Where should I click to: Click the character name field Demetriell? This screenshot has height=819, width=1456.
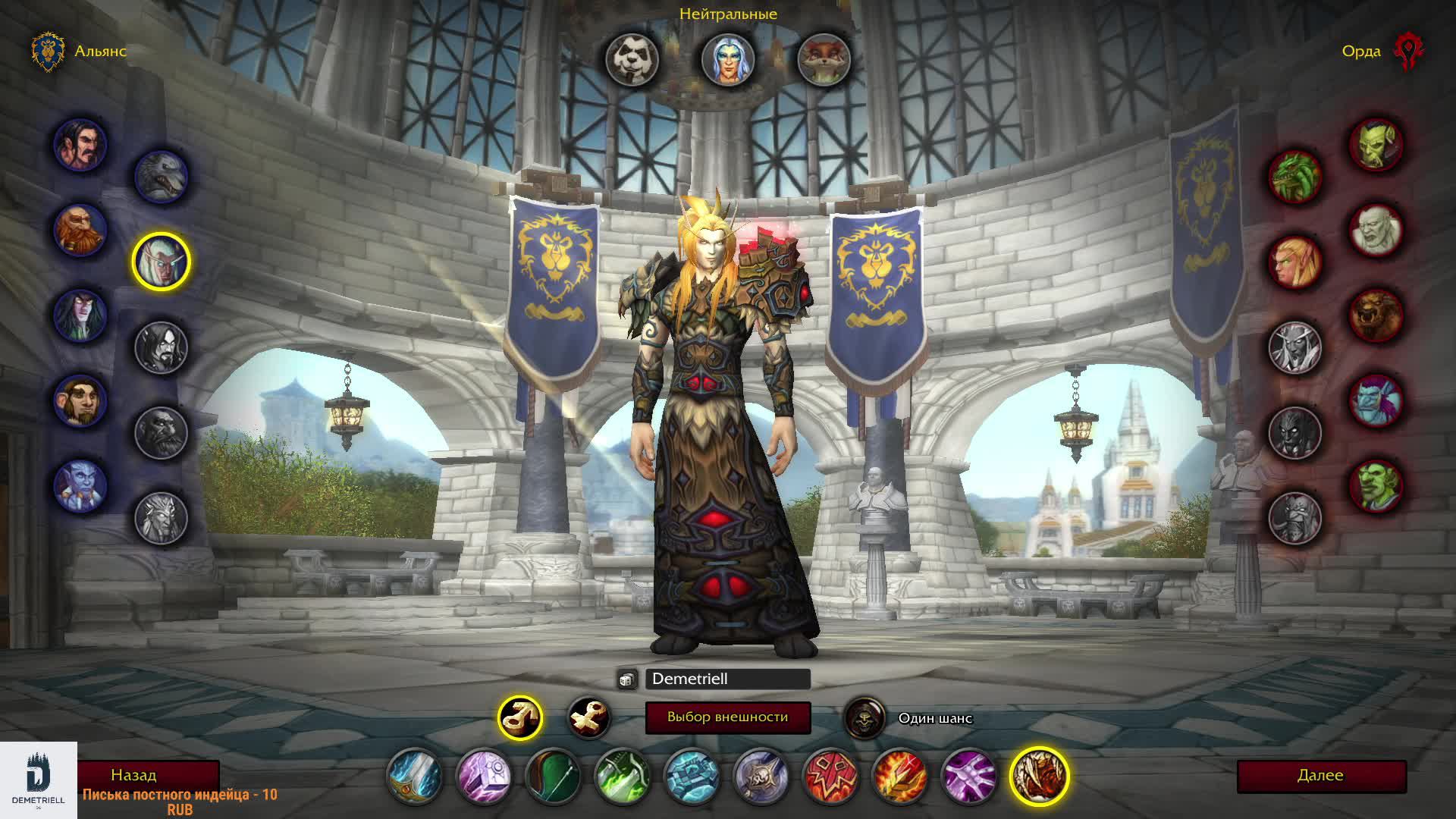click(727, 679)
